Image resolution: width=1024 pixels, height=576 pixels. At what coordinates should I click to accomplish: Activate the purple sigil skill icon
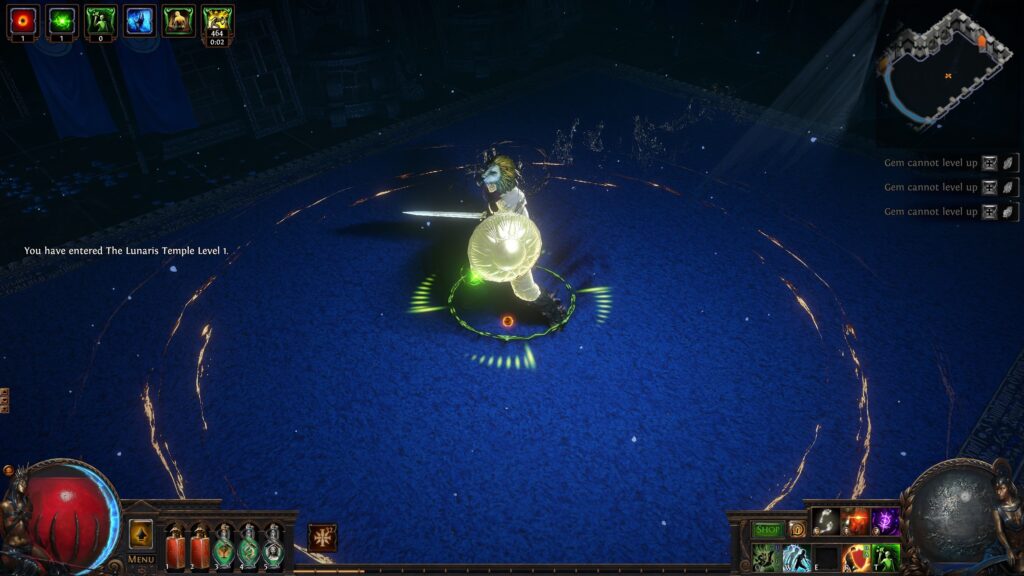885,521
